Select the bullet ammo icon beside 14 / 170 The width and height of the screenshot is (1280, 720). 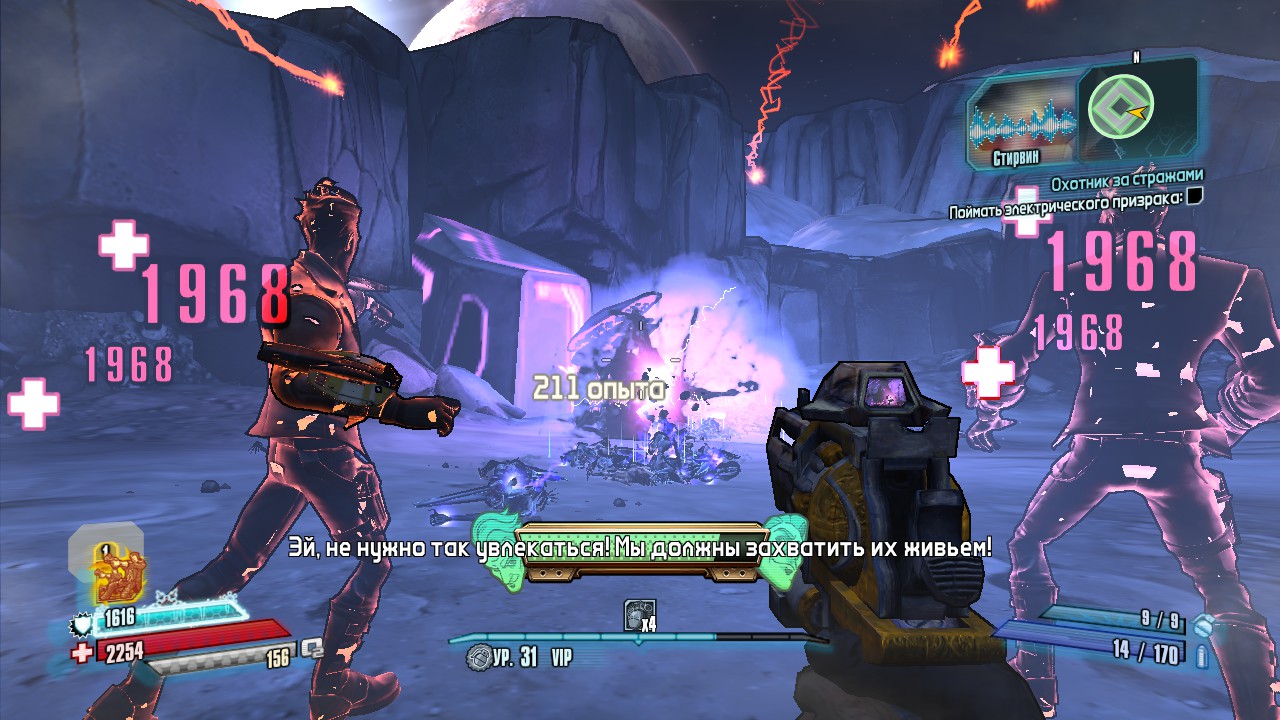coord(1201,655)
